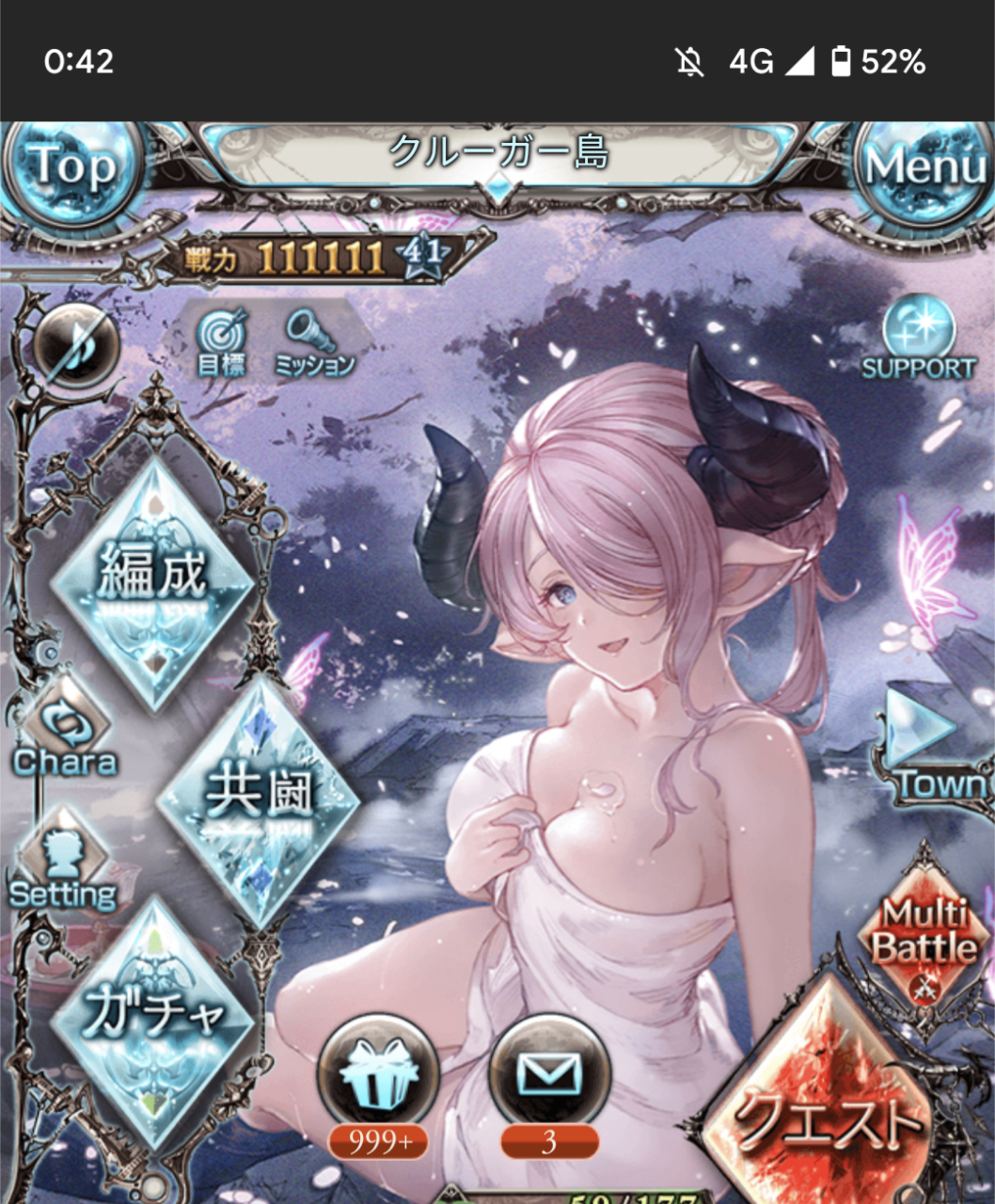Open the Menu orb
Viewport: 995px width, 1204px height.
pyautogui.click(x=925, y=169)
